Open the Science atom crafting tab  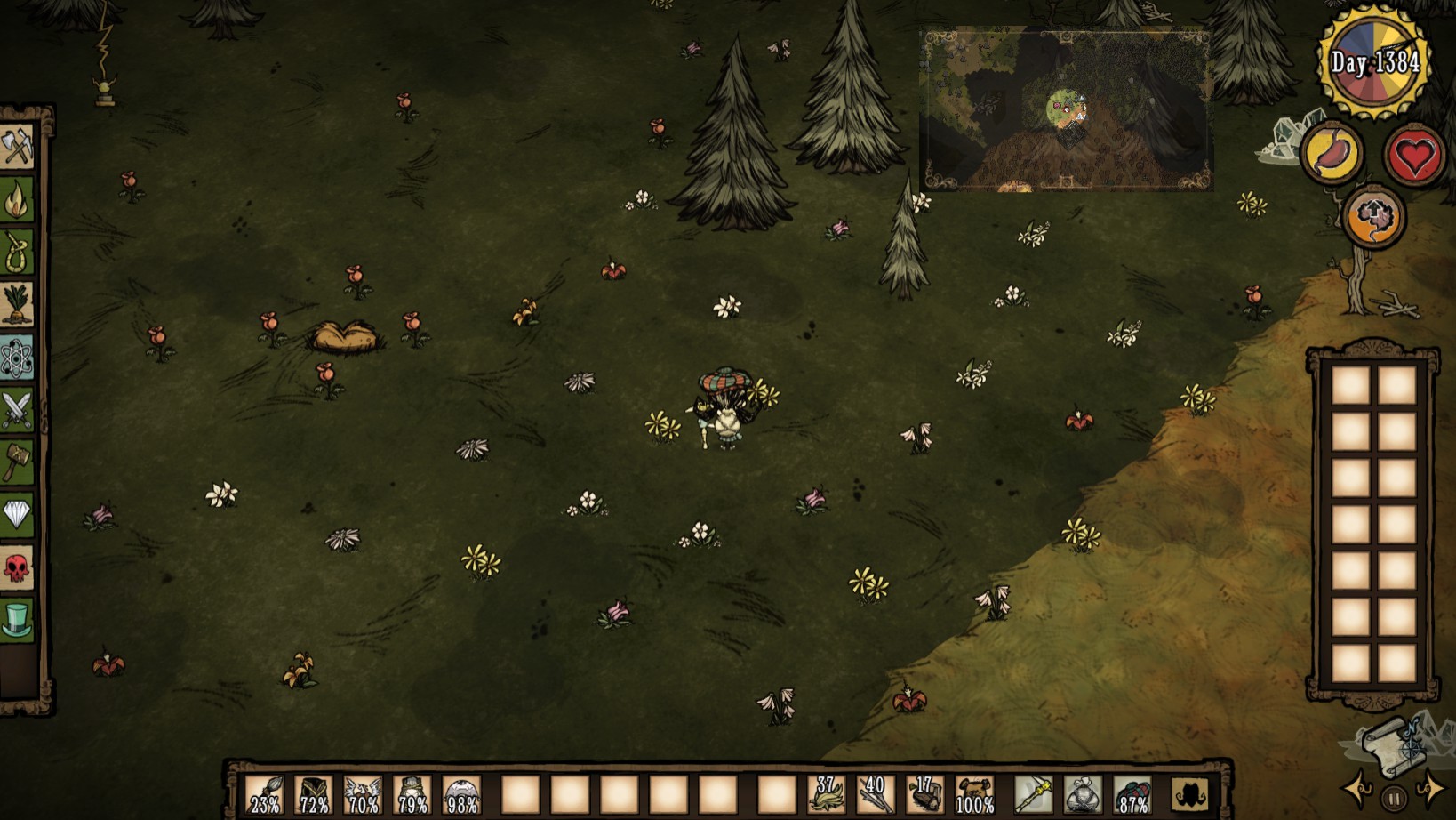18,358
